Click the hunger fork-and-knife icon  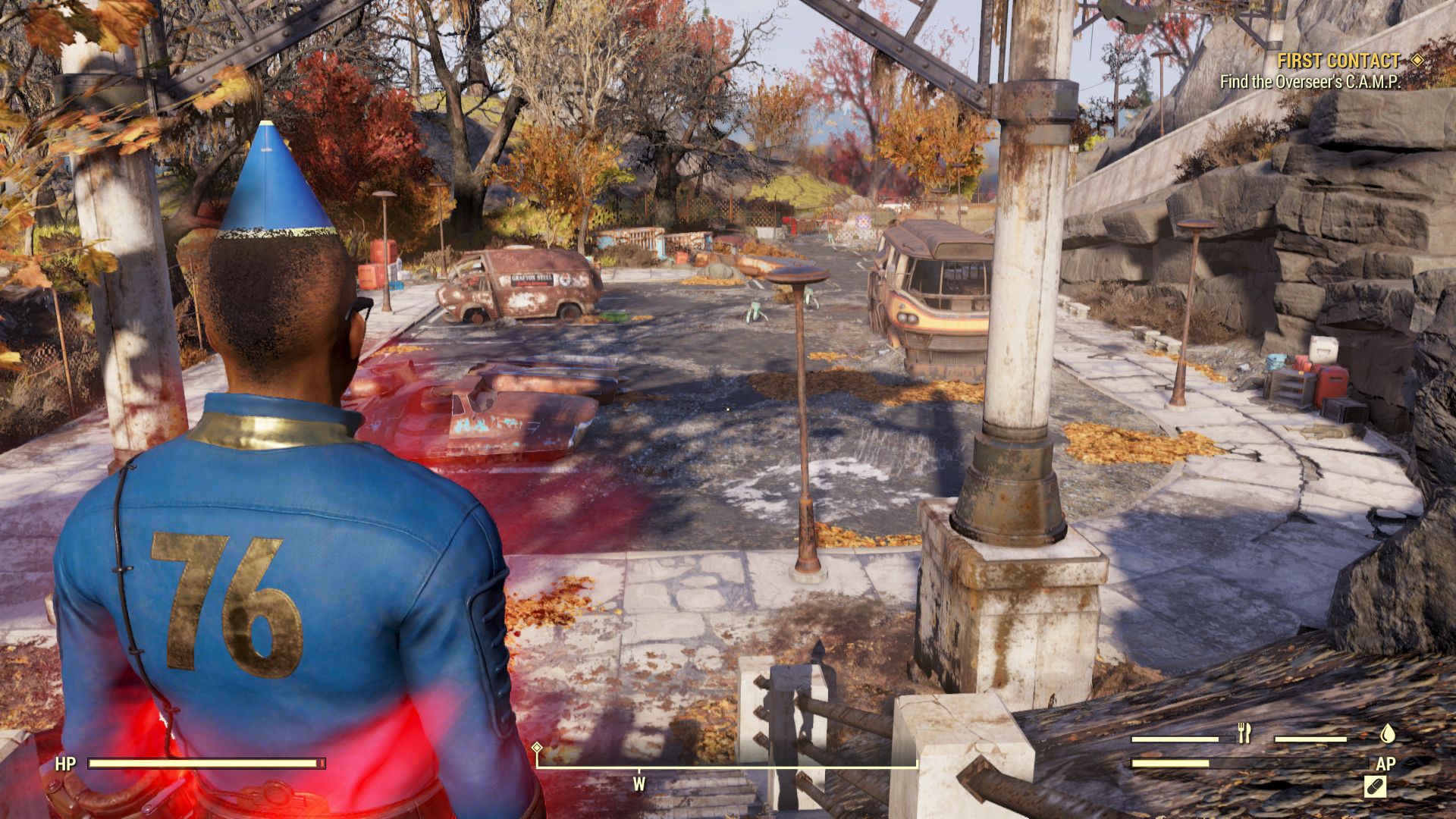pyautogui.click(x=1244, y=733)
